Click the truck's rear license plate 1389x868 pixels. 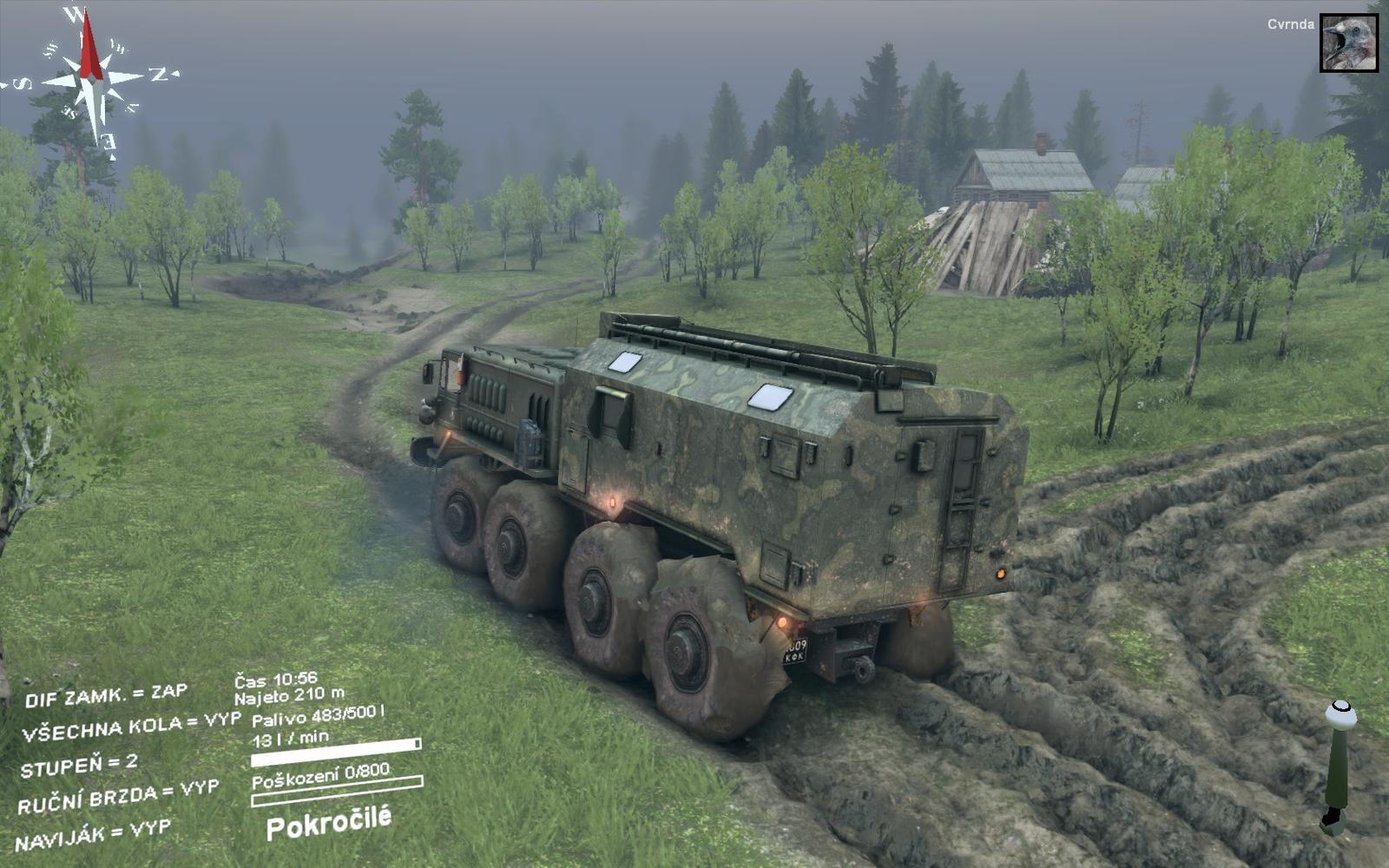(x=794, y=651)
